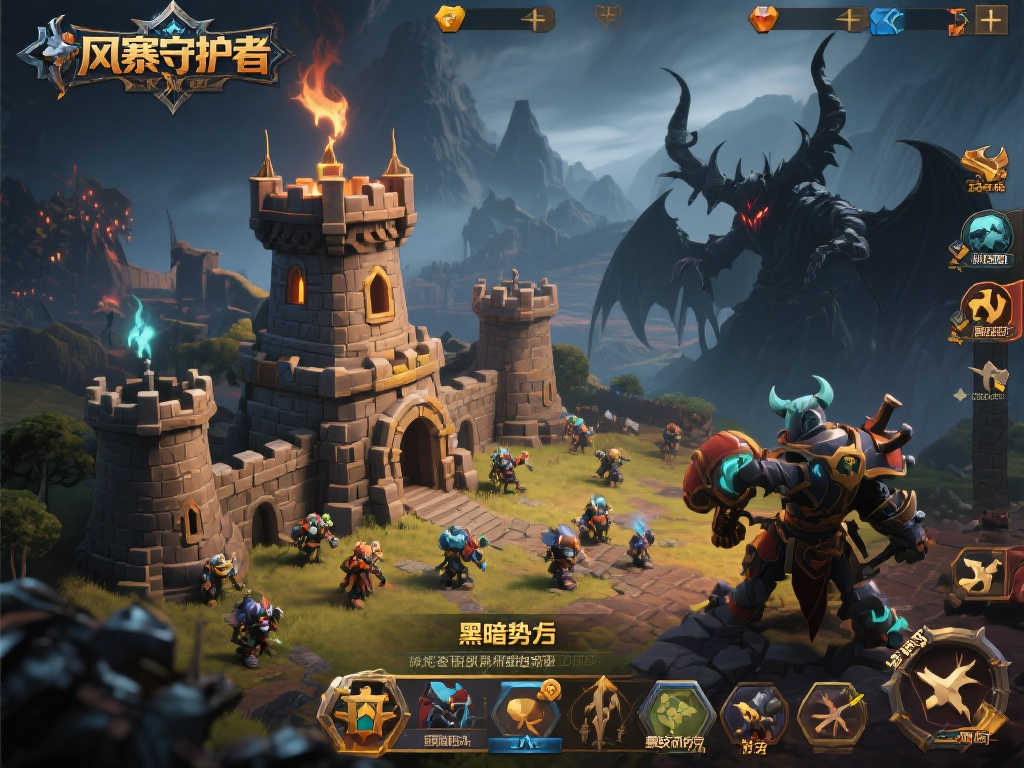The height and width of the screenshot is (768, 1024).
Task: Tap the small shield icon on top bar
Action: [607, 15]
